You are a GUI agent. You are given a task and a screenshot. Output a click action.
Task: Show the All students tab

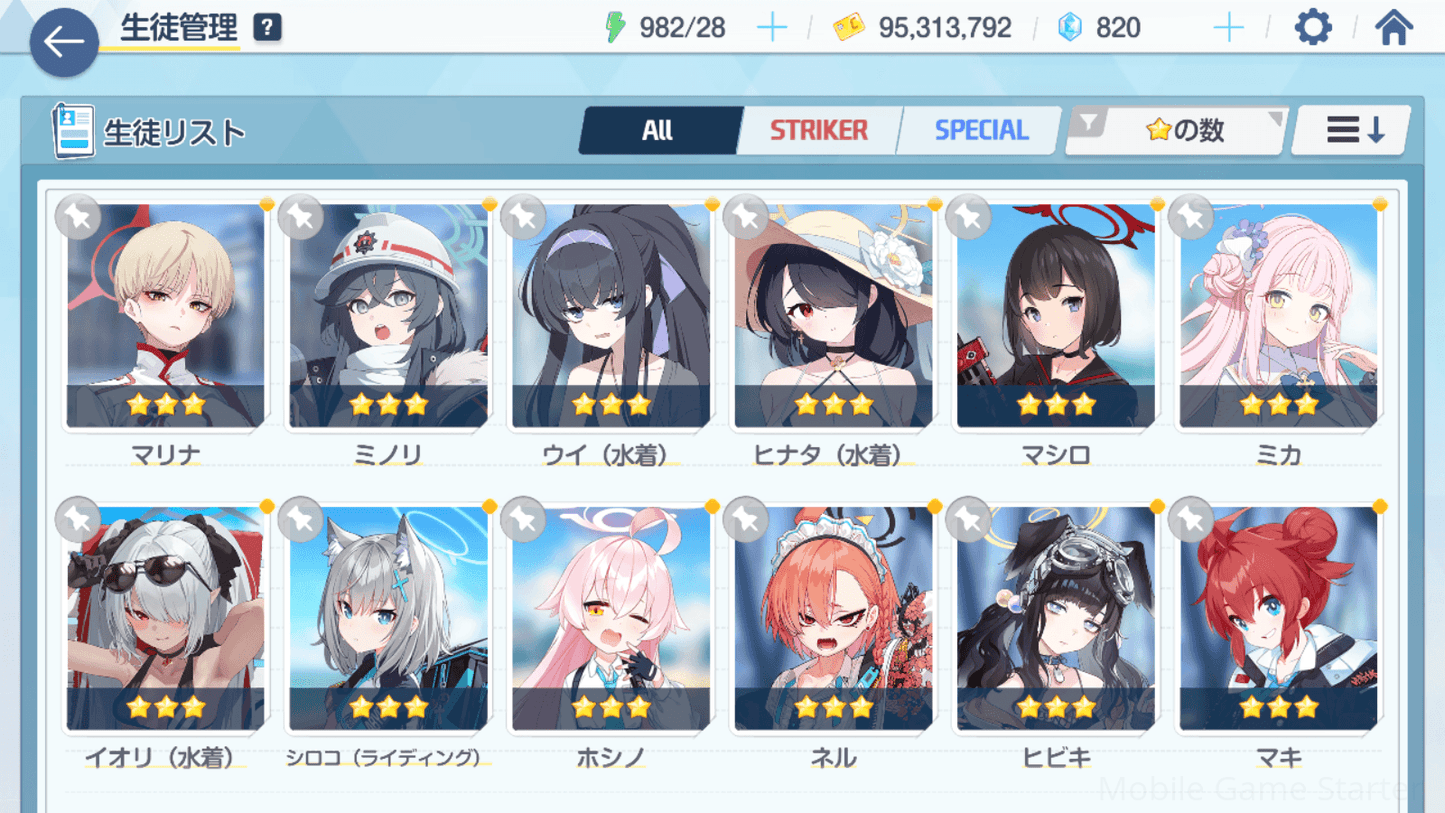[x=658, y=130]
